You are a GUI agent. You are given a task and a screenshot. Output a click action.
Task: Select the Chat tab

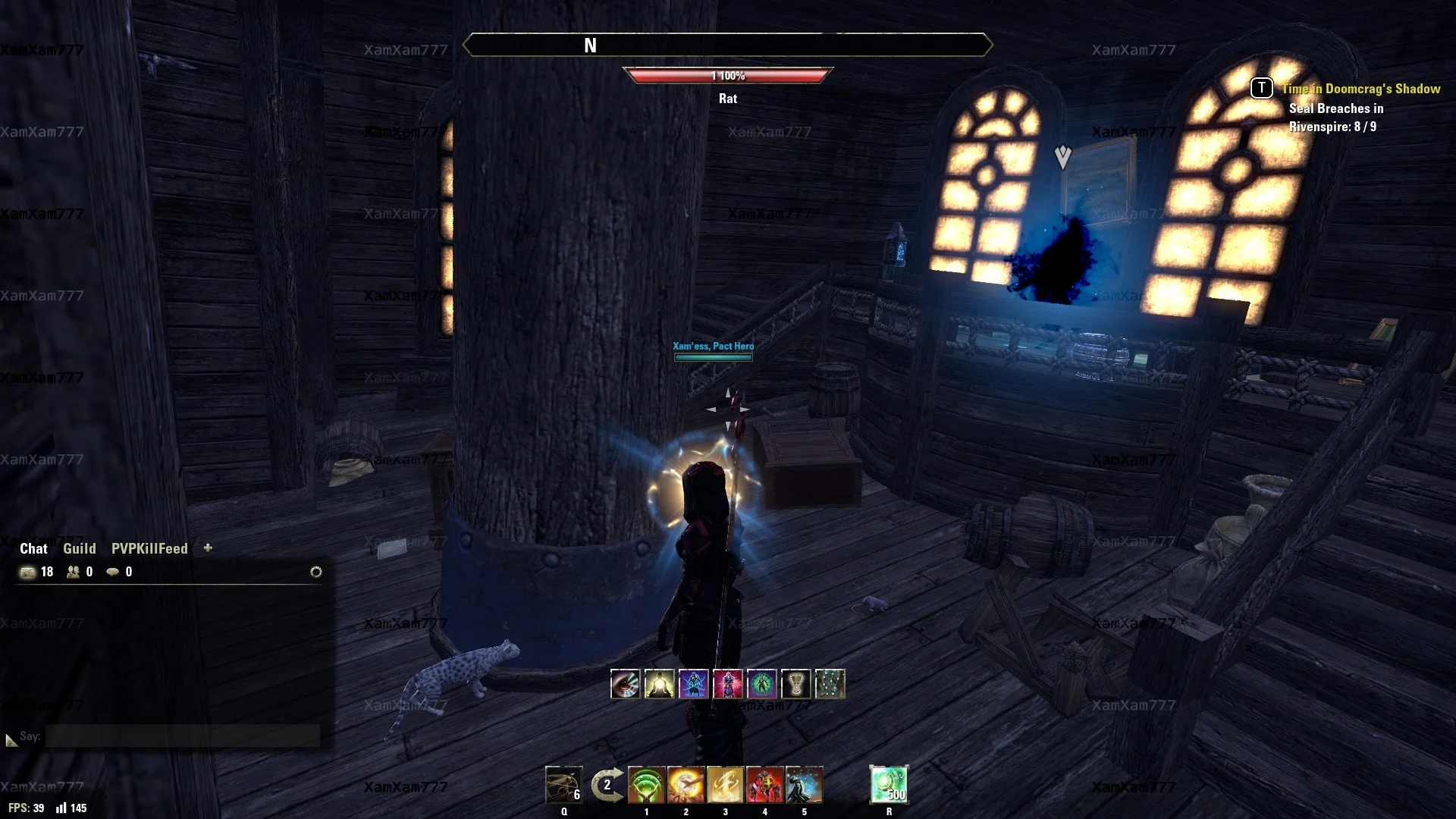point(33,548)
